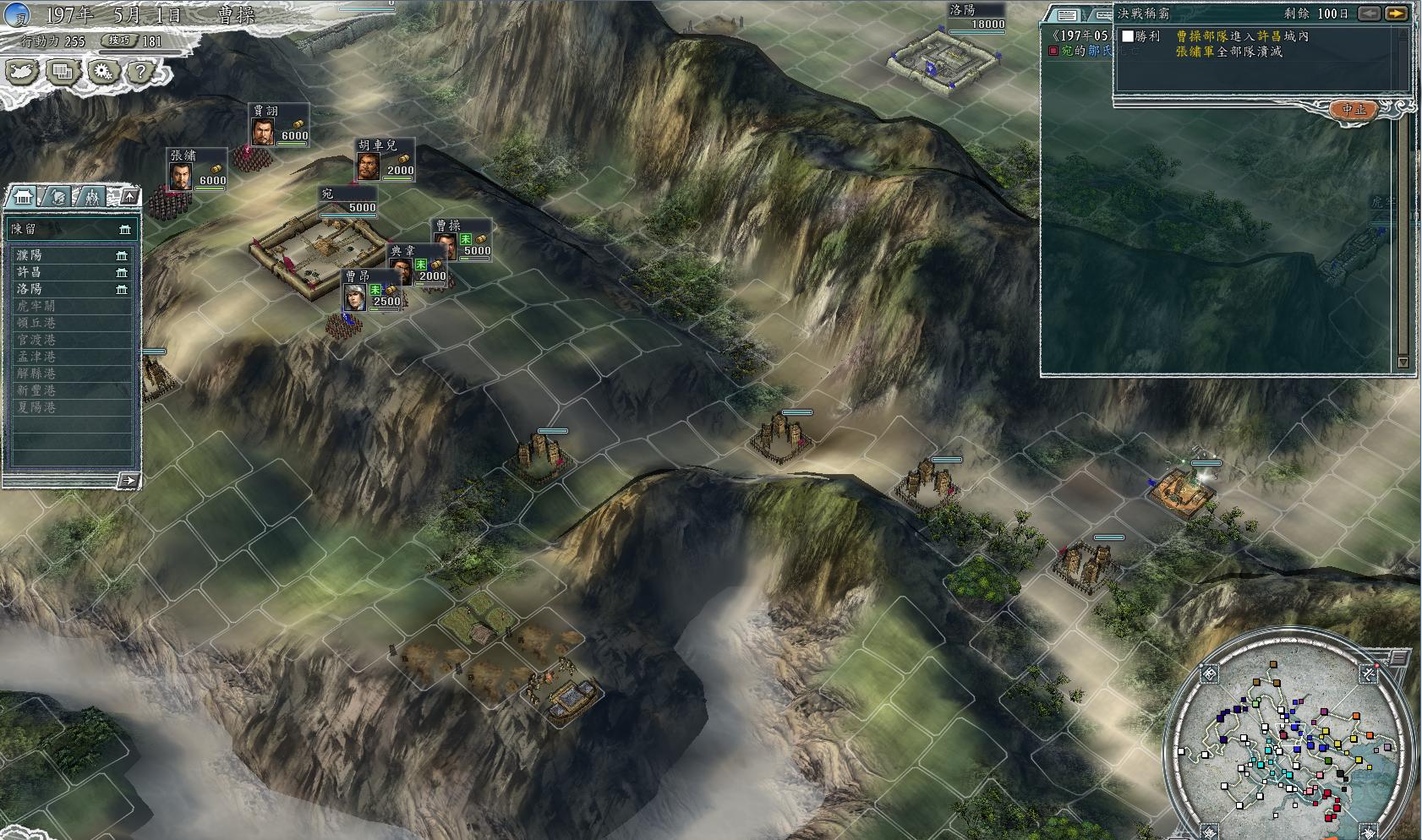Open the map-shaped icon in the top toolbar

click(x=22, y=73)
